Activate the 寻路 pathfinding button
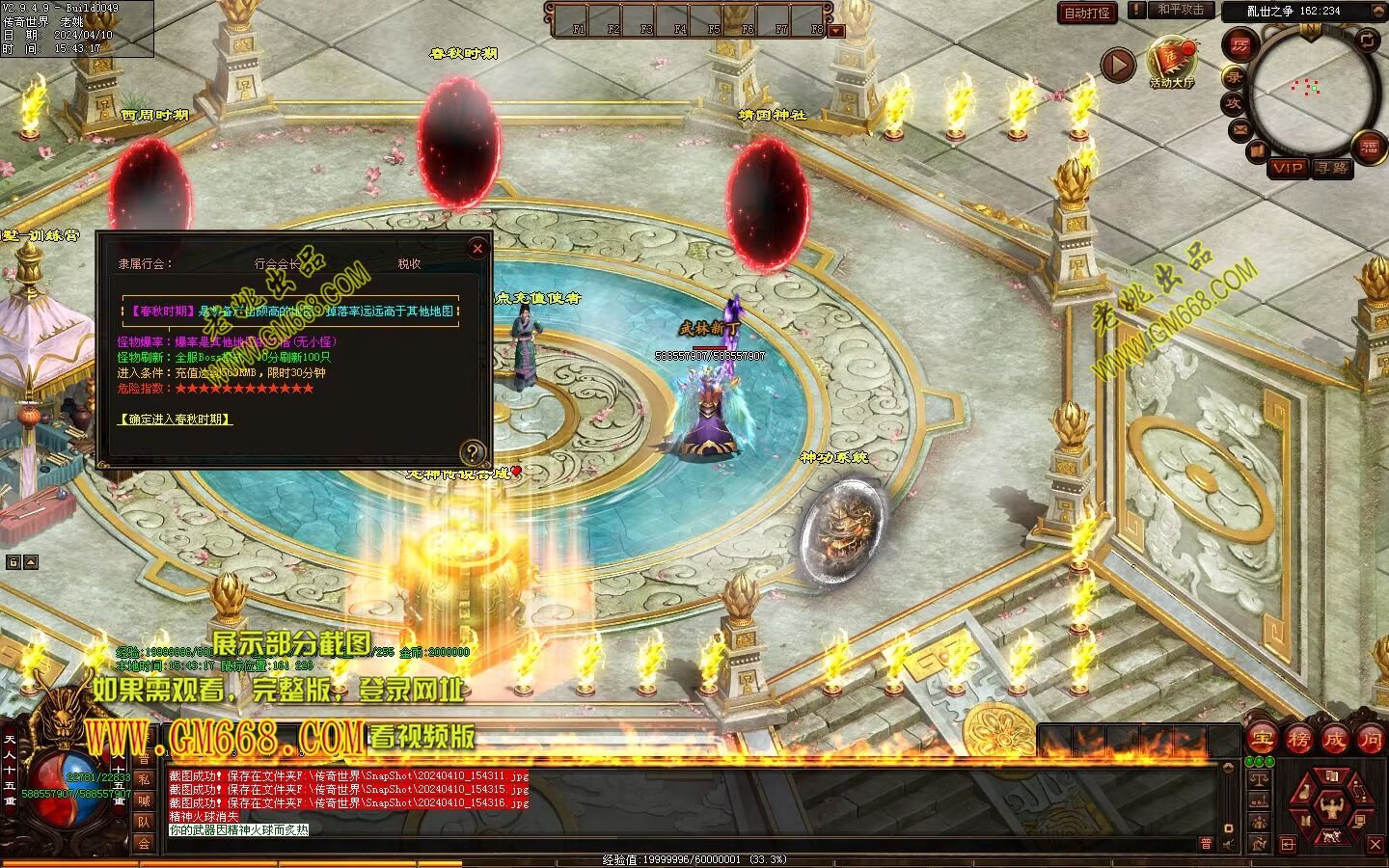Image resolution: width=1389 pixels, height=868 pixels. 1332,168
